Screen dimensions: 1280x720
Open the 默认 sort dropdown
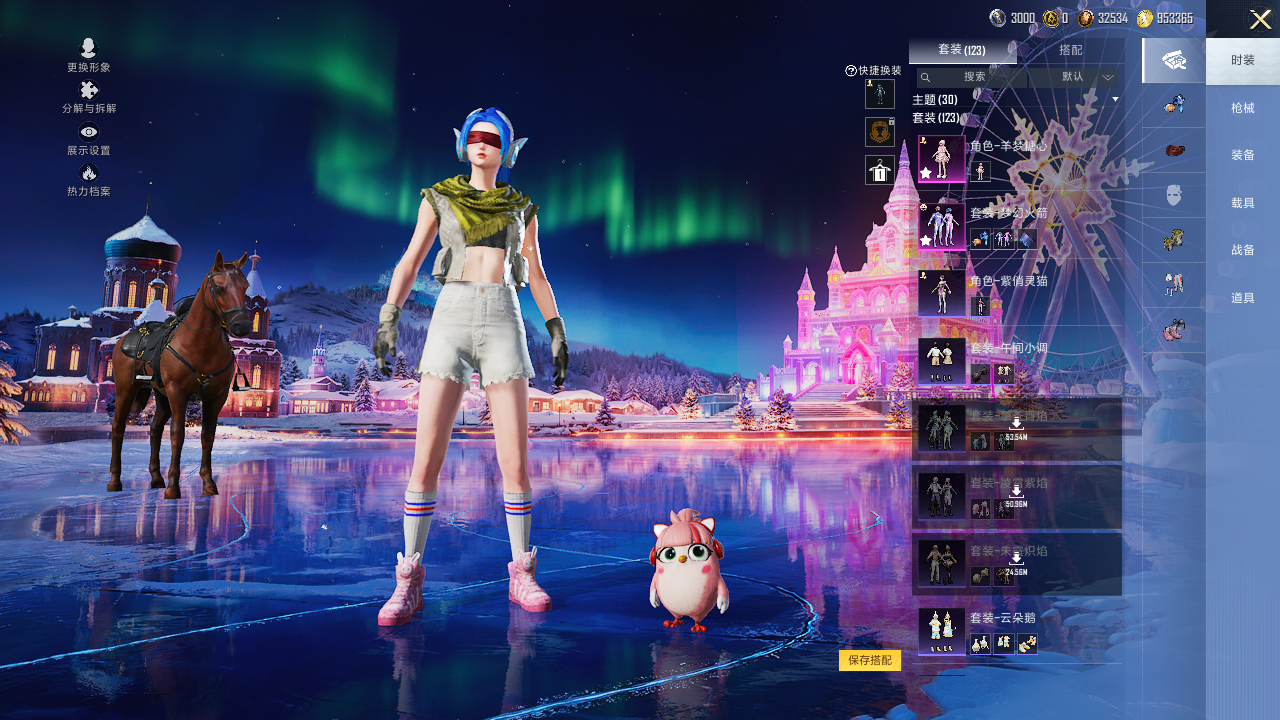pos(1085,77)
